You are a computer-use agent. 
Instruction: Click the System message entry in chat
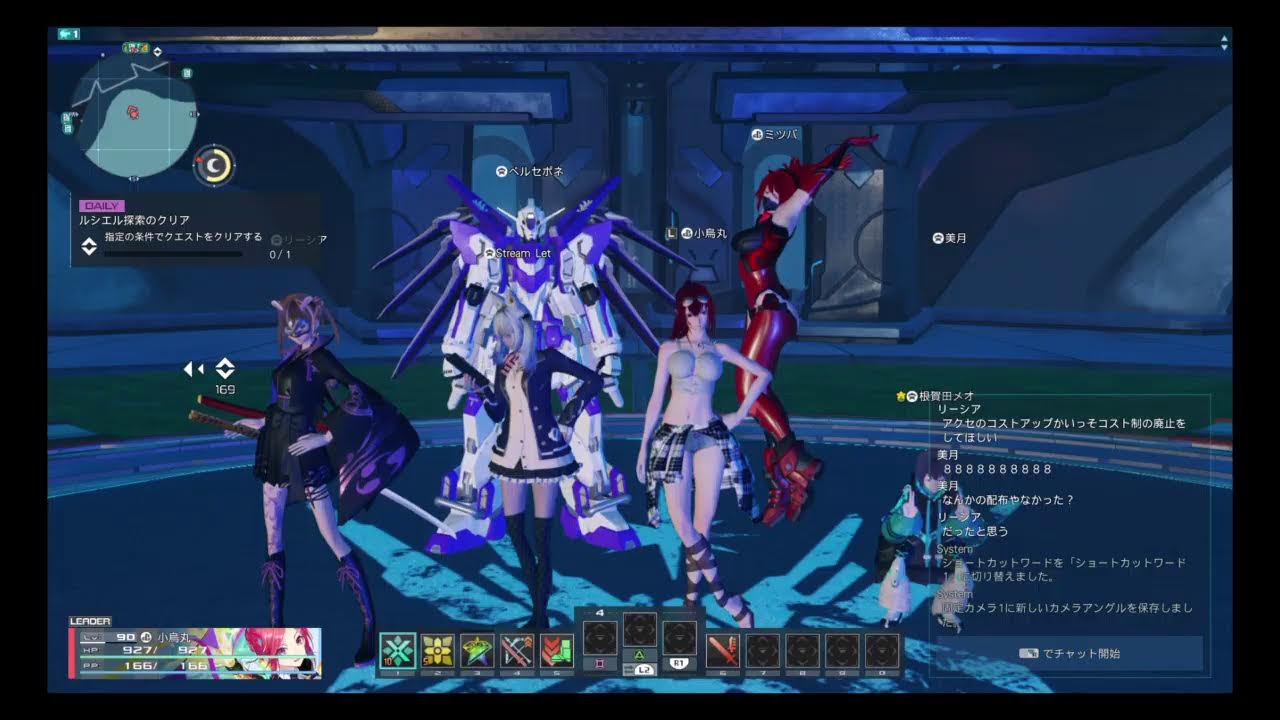pos(953,548)
